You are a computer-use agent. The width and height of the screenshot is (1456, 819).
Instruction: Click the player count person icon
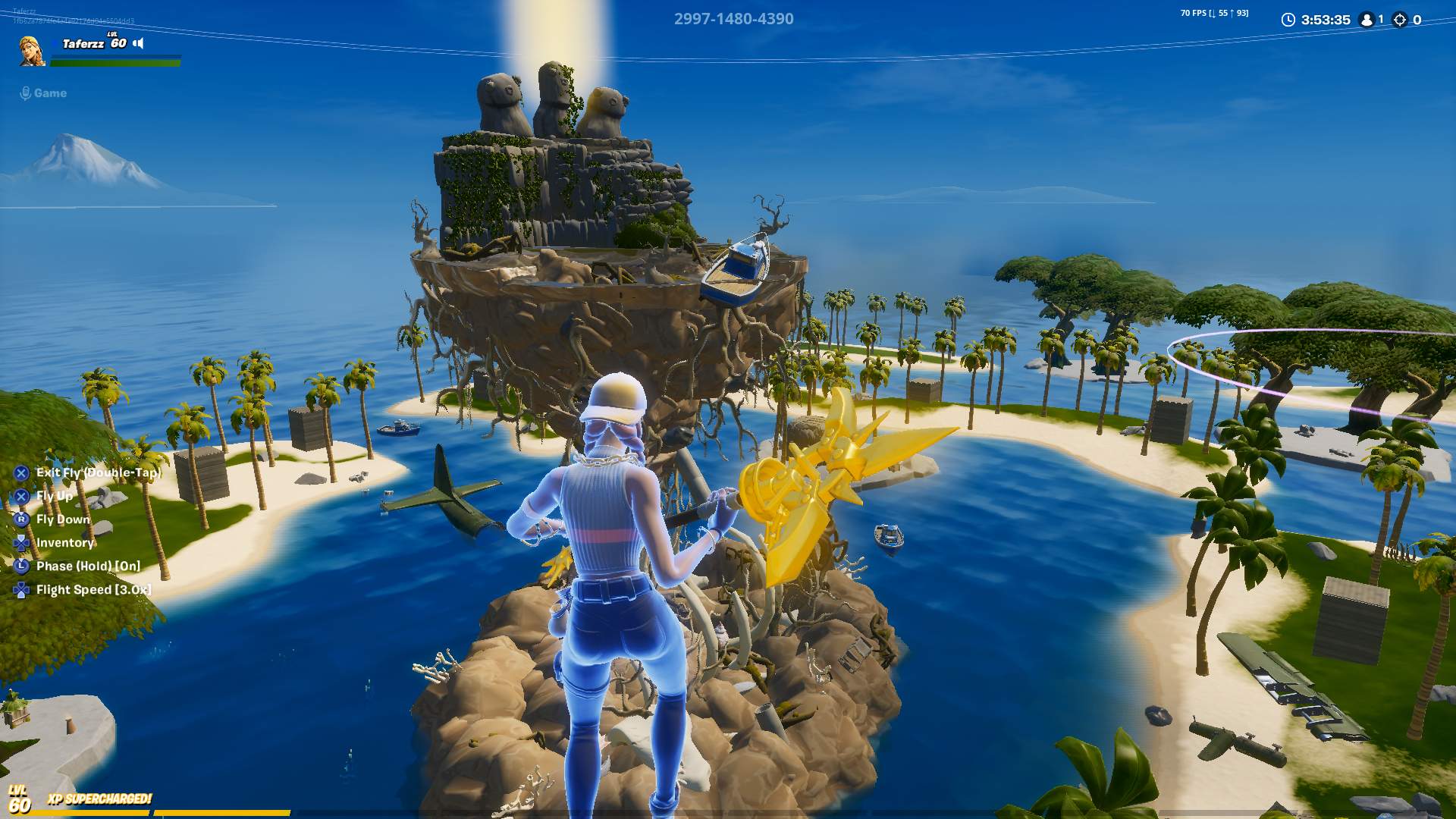point(1368,20)
